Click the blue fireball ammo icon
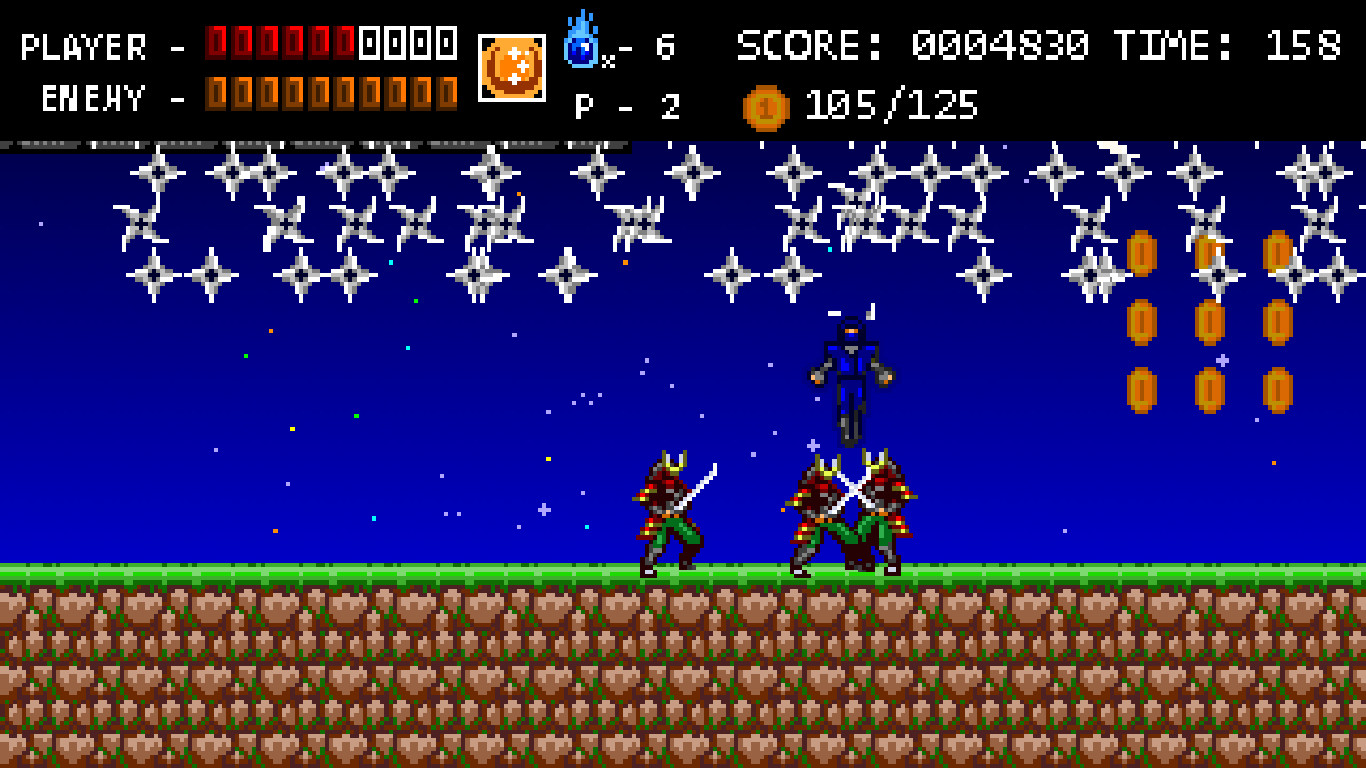1366x768 pixels. pyautogui.click(x=581, y=40)
